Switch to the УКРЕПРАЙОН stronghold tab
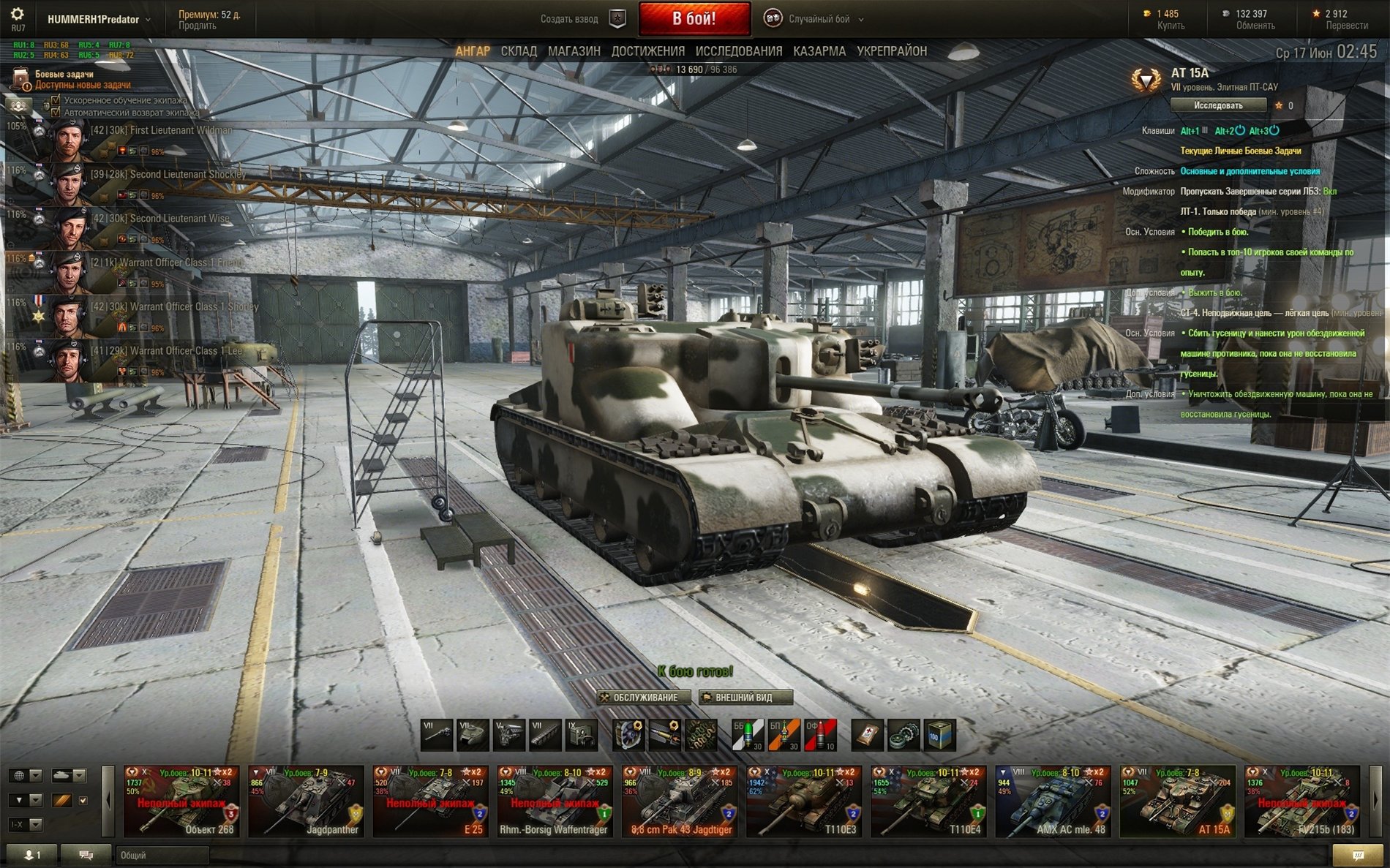This screenshot has width=1390, height=868. click(x=891, y=51)
